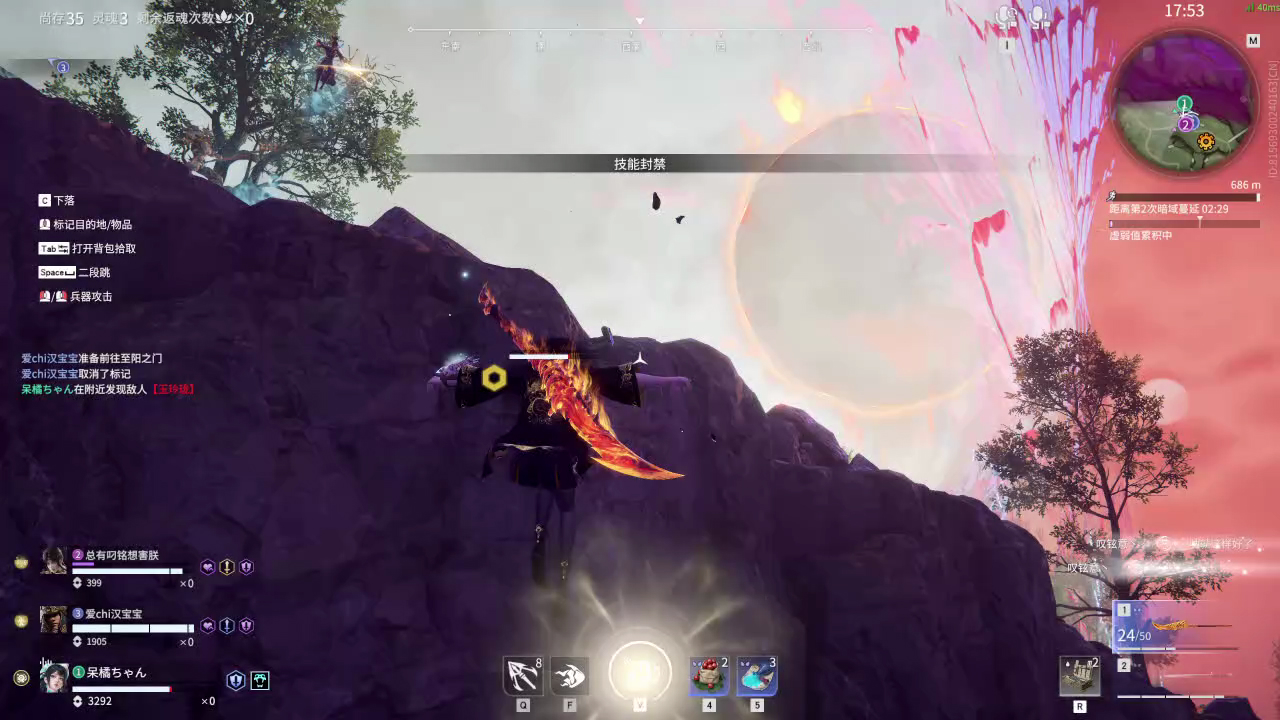Expand teammate 爱chi汉宝宝's shield buff icon
Screen dimensions: 1280x720
coord(244,625)
